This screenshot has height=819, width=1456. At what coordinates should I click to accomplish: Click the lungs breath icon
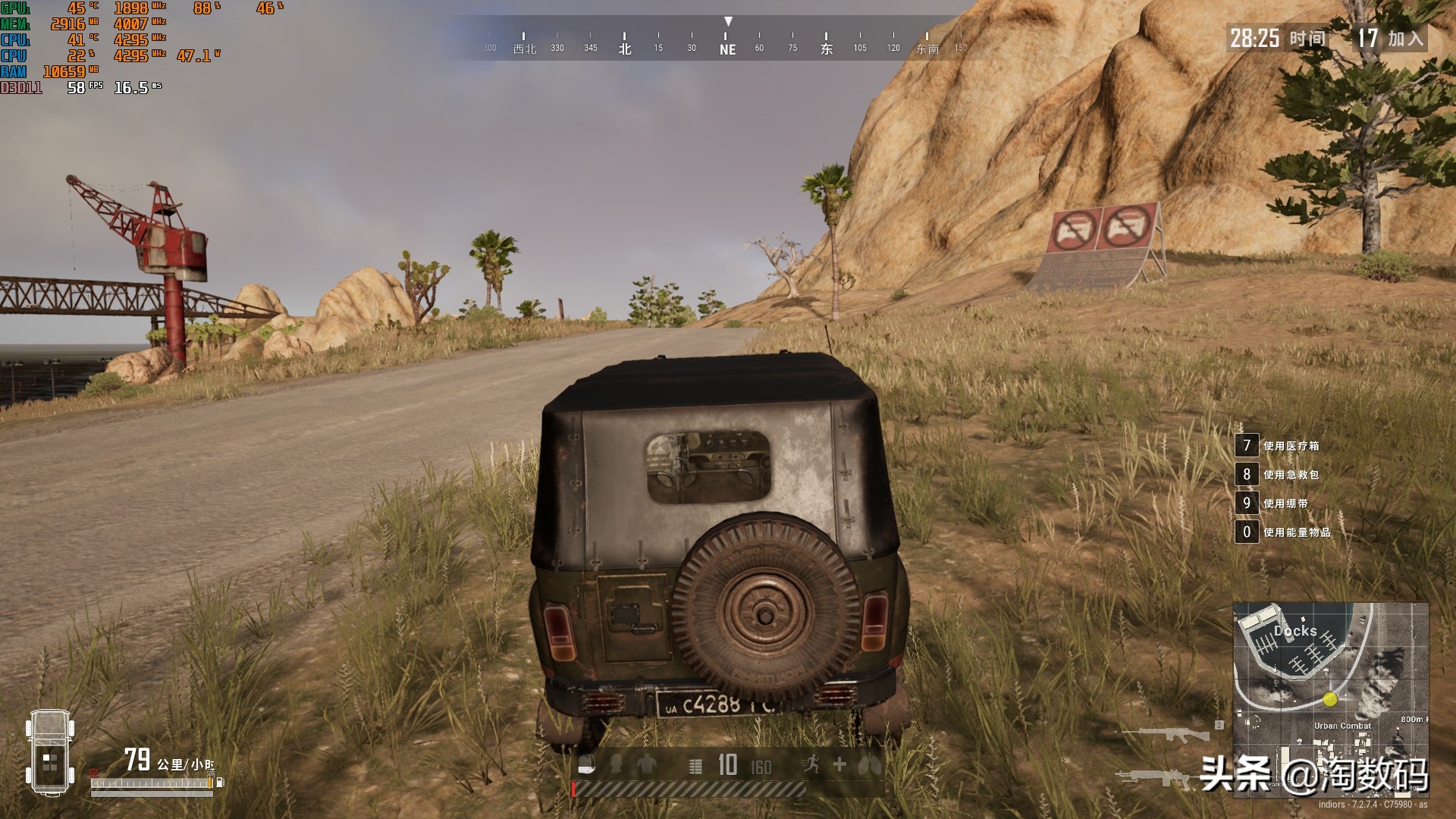click(x=870, y=765)
